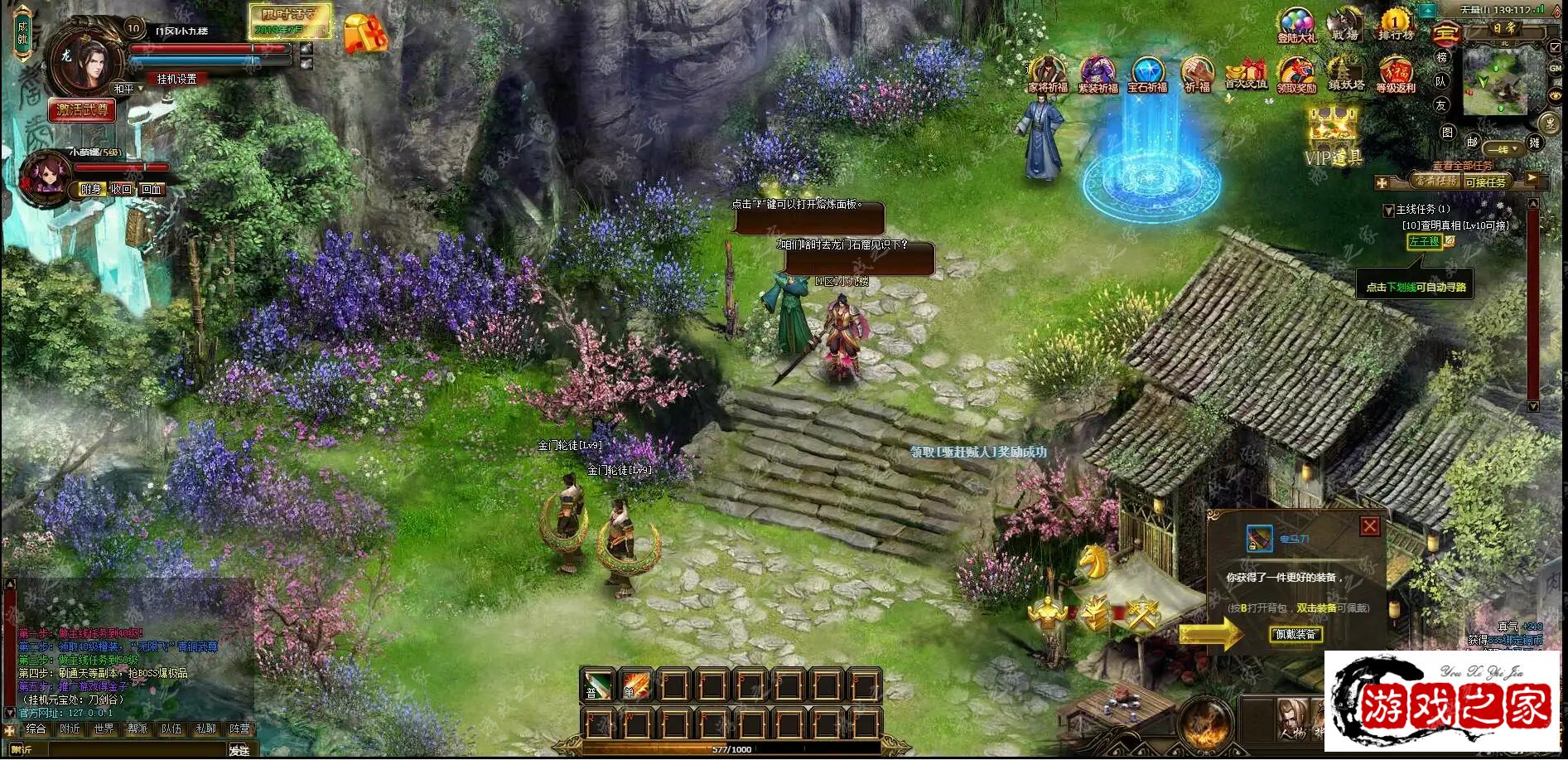Follow the 左子穆 quest link
The height and width of the screenshot is (760, 1568).
click(1424, 241)
